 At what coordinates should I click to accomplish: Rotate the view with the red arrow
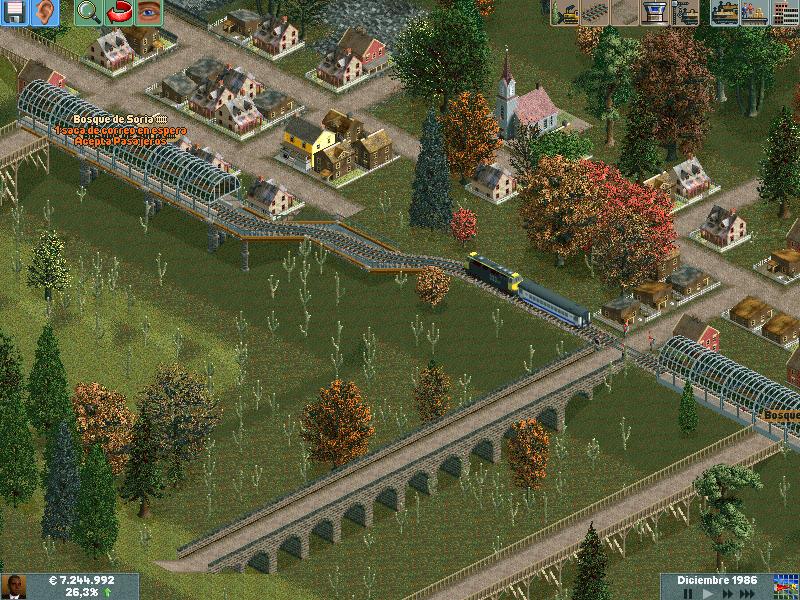pyautogui.click(x=119, y=13)
